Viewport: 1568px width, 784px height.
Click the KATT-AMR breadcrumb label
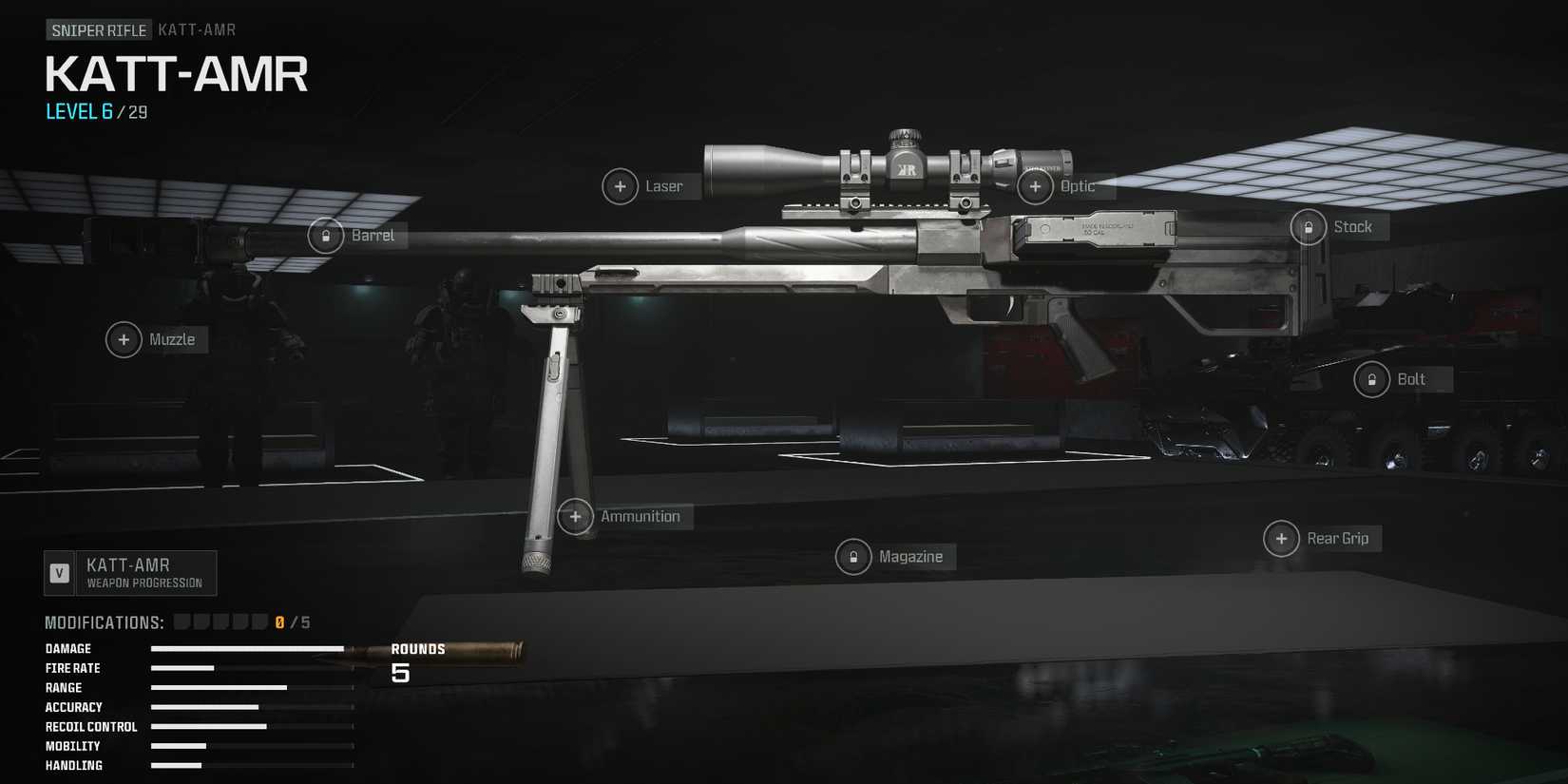point(196,29)
